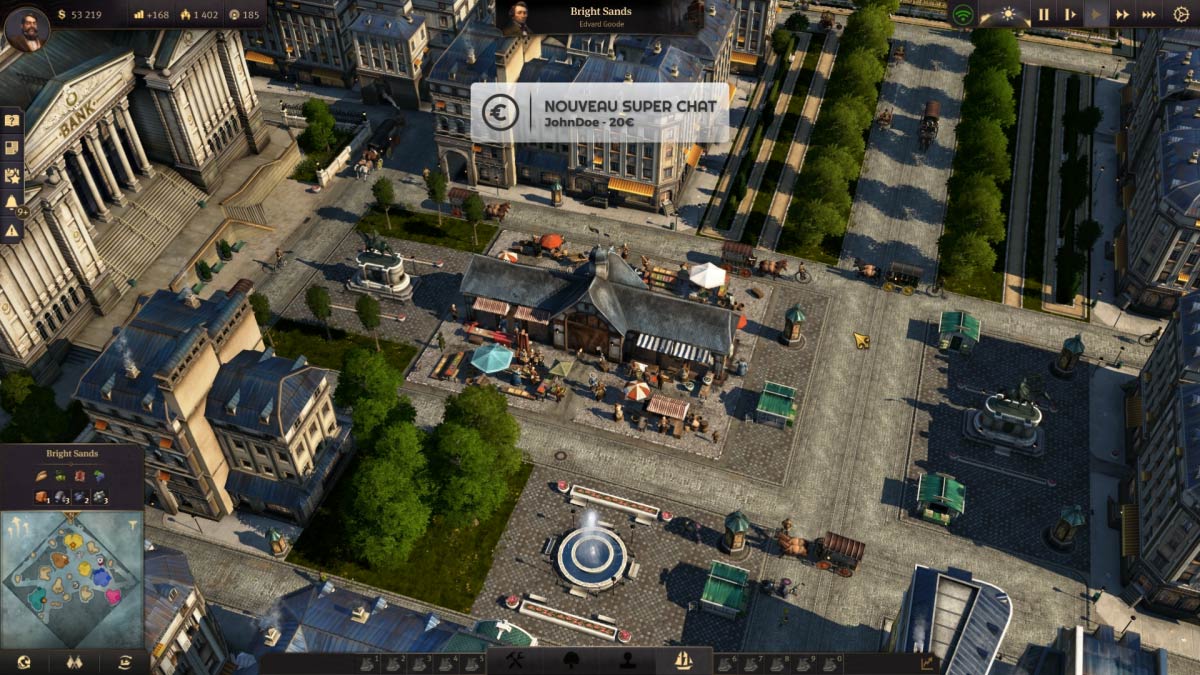Set game to slow step speed

point(1070,15)
